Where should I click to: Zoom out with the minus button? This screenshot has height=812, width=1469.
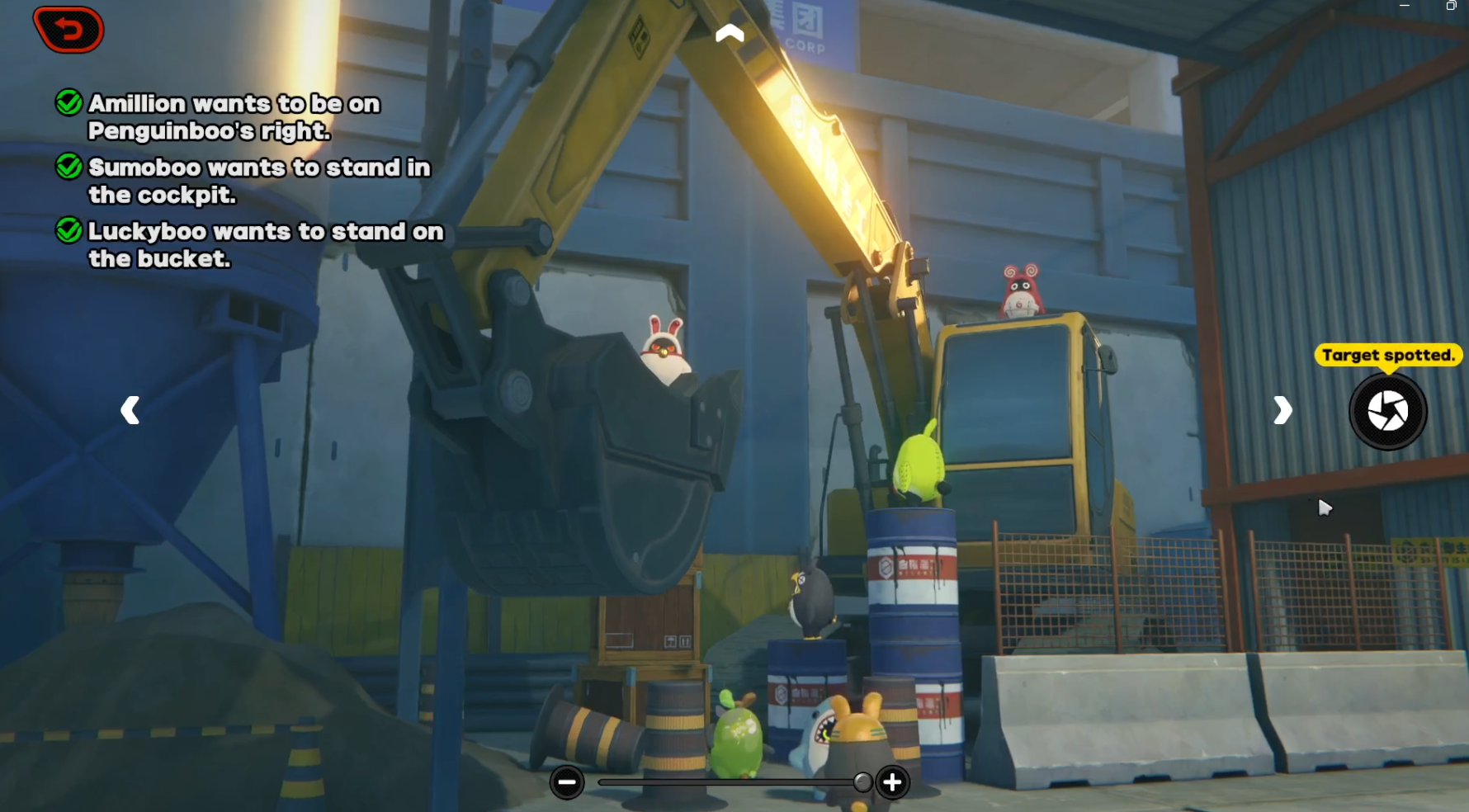[567, 782]
